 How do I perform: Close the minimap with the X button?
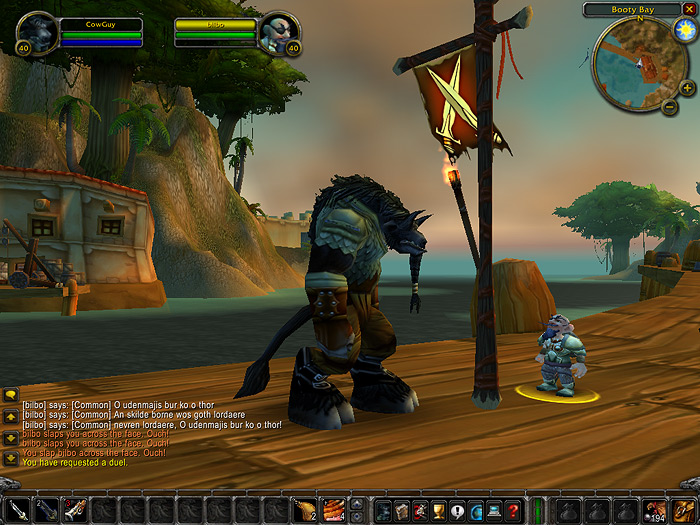coord(688,9)
